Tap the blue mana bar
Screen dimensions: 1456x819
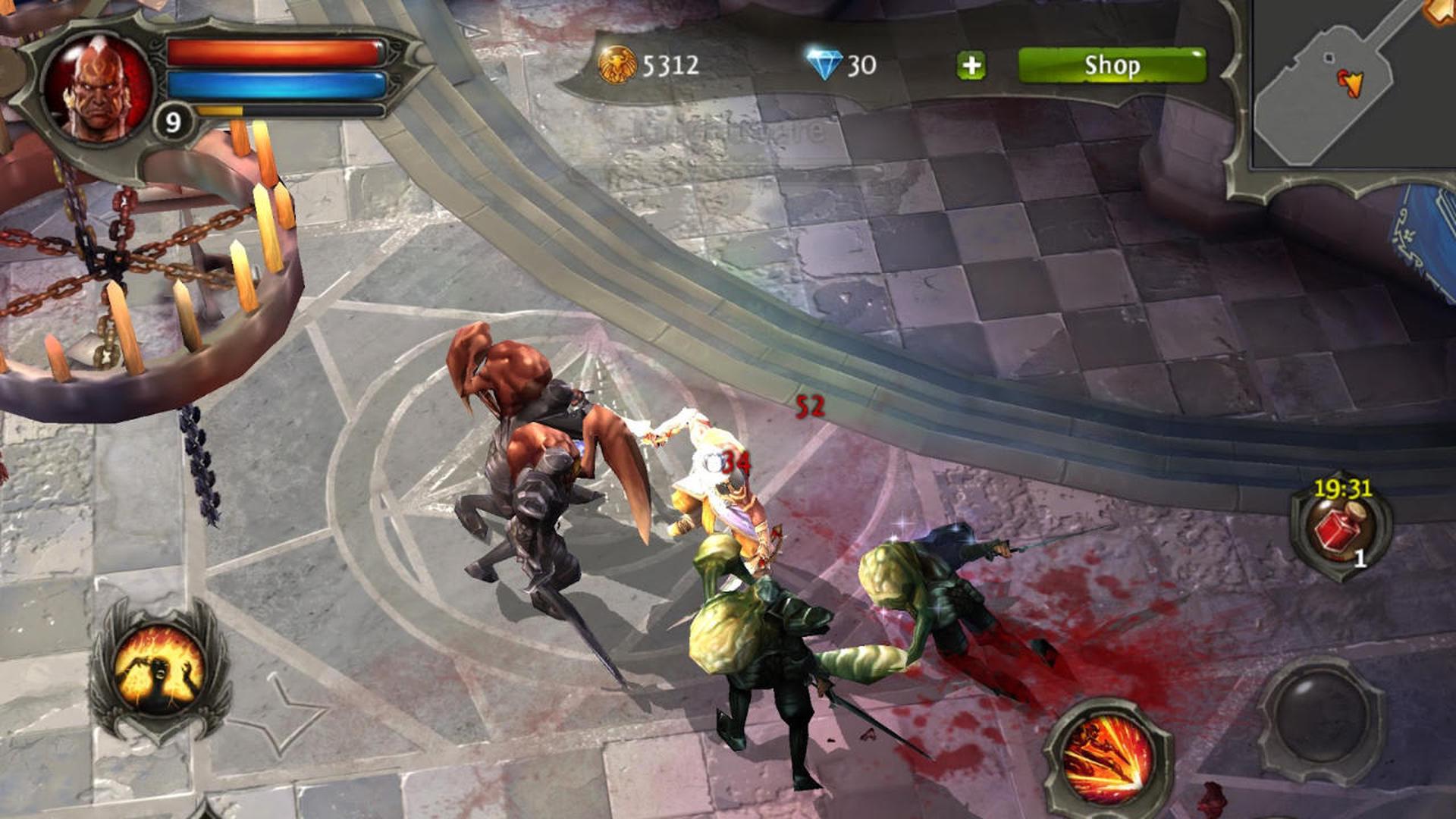pos(273,86)
